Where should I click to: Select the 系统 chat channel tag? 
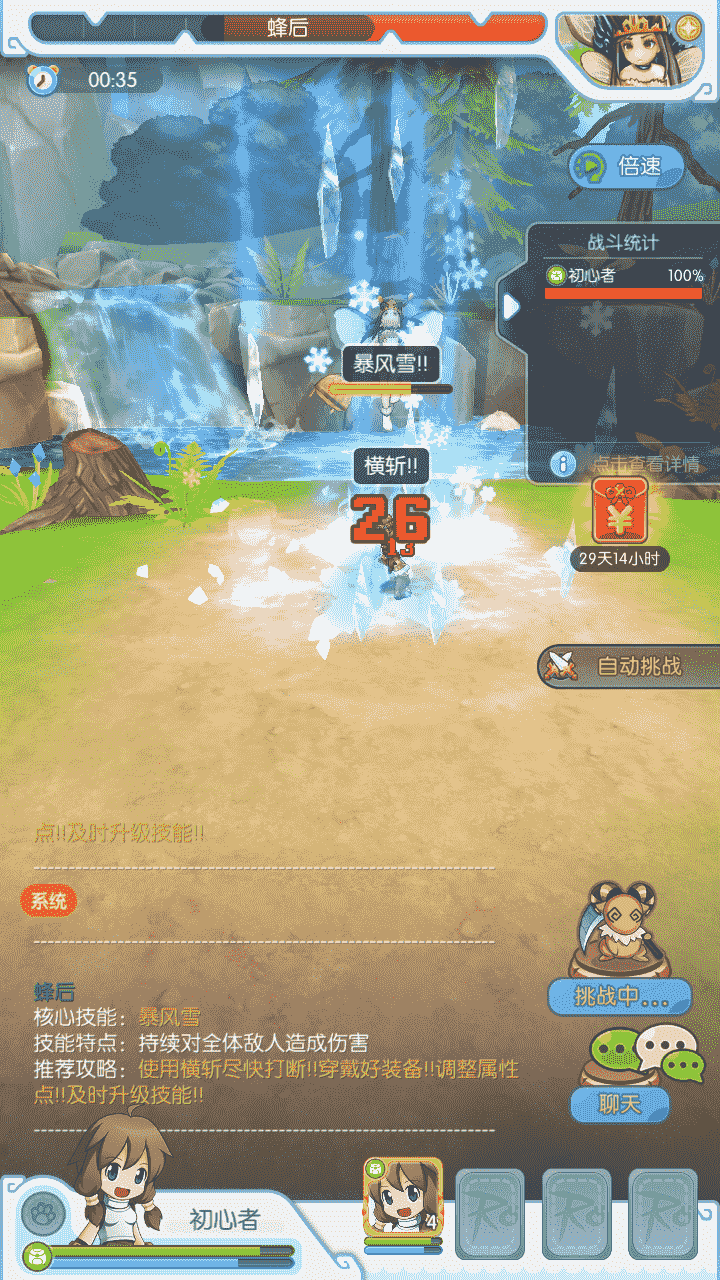point(48,901)
